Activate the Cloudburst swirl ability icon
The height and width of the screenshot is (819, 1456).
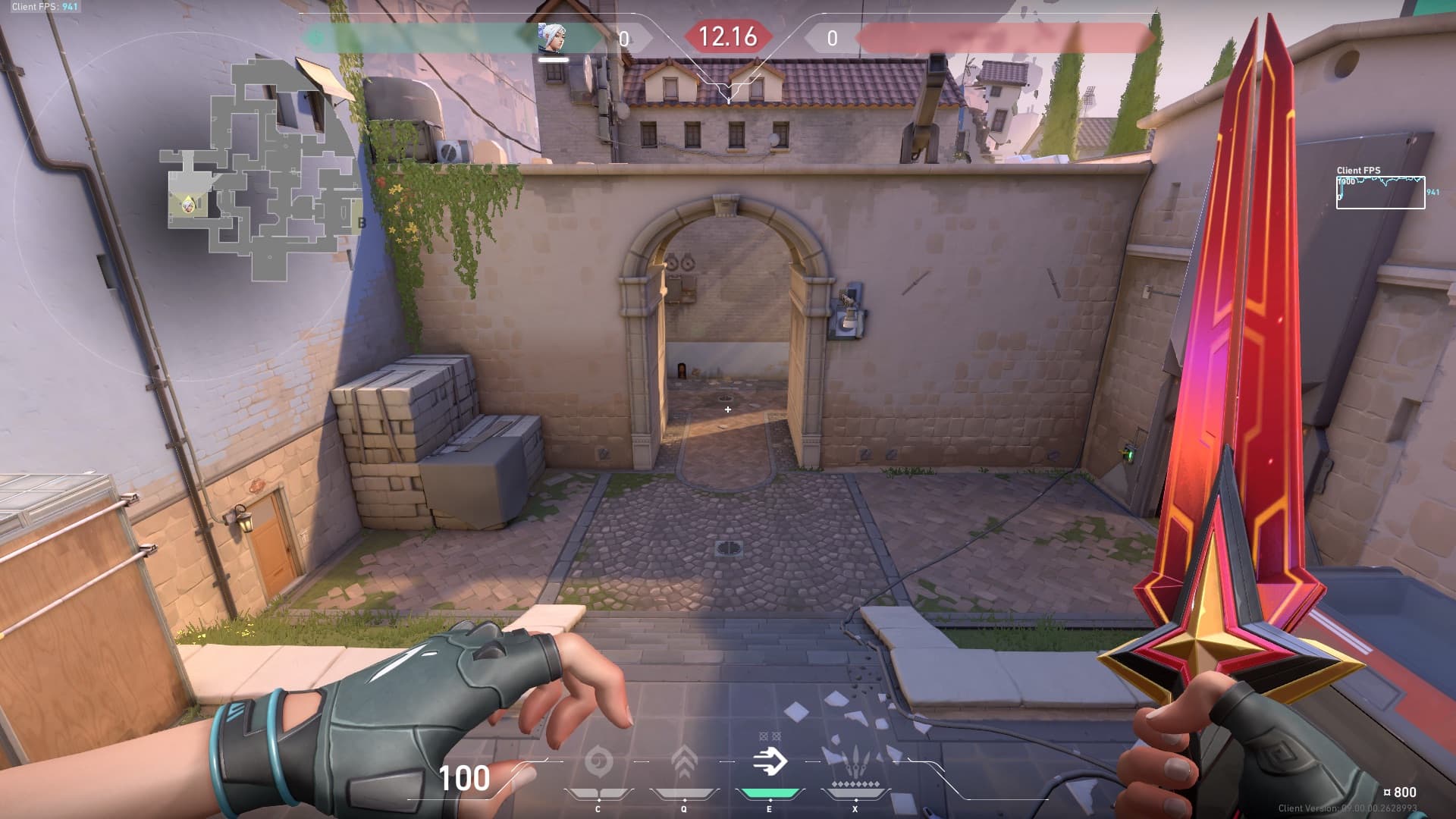598,761
